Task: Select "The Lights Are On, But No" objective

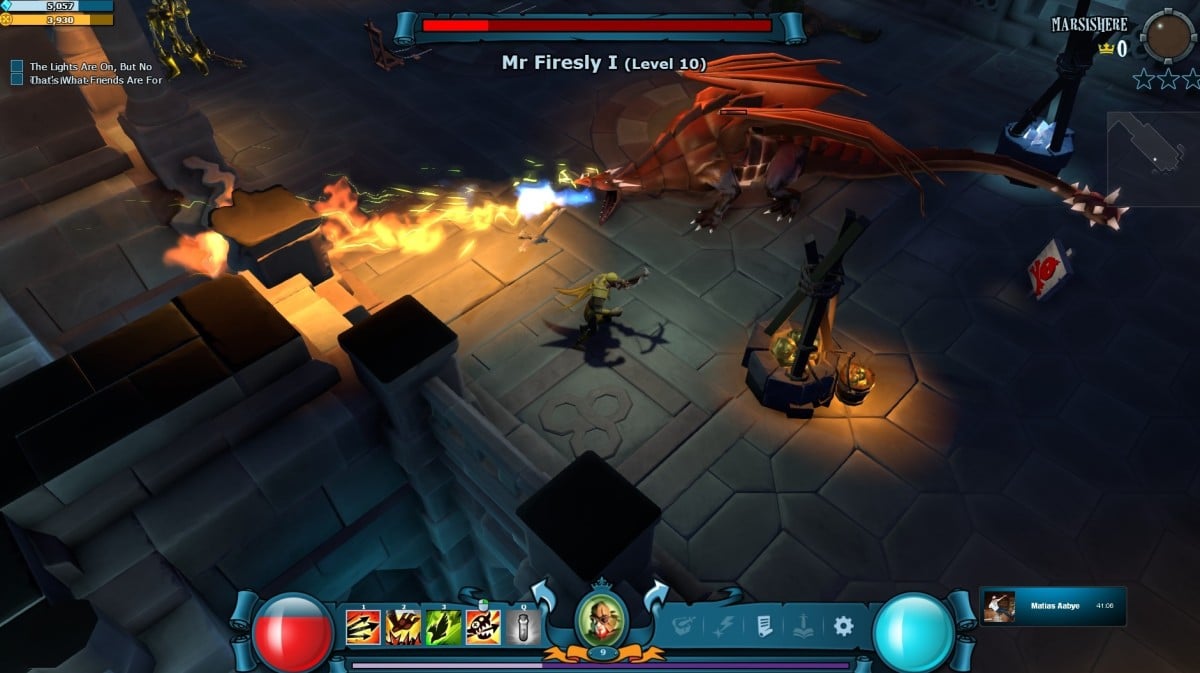Action: 90,67
